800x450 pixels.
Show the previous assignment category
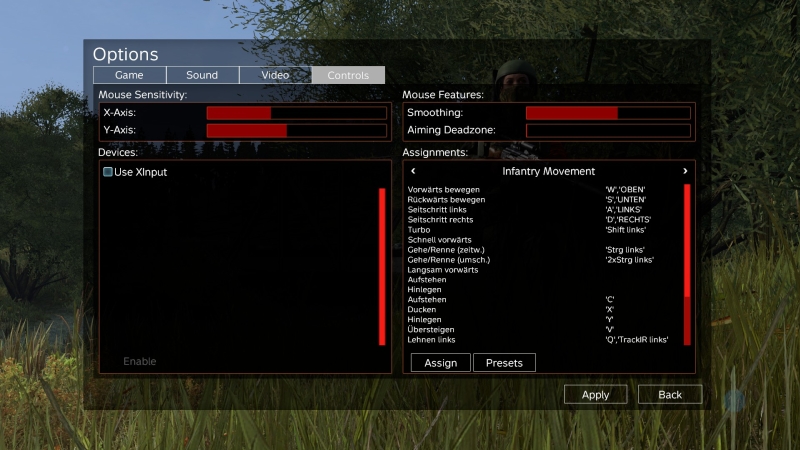tap(414, 171)
